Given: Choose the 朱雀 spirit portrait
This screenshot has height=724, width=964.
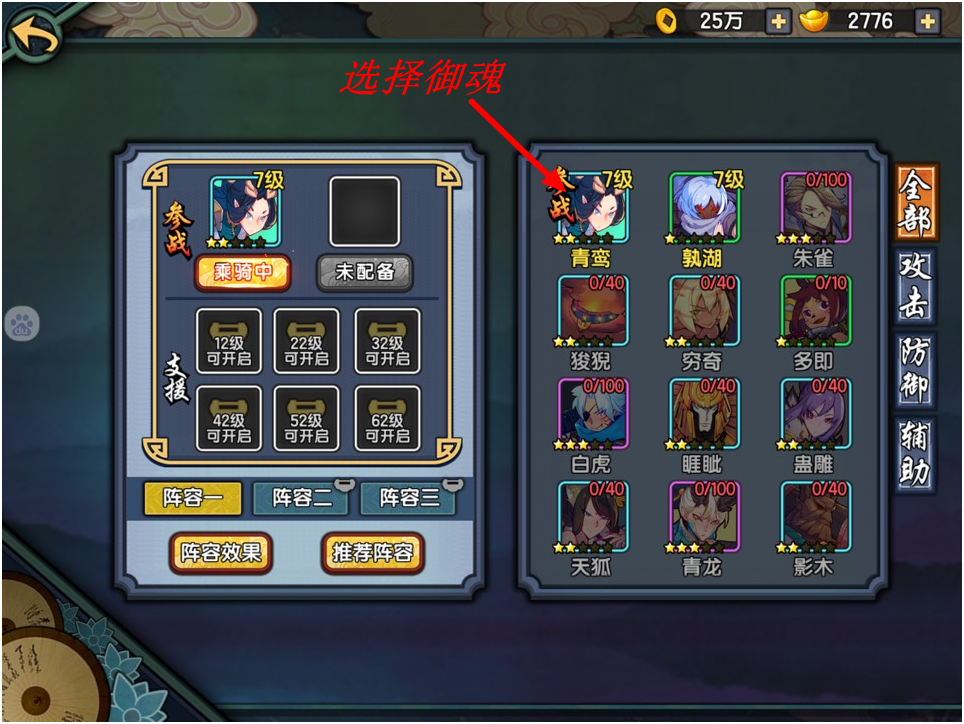Looking at the screenshot, I should point(815,209).
